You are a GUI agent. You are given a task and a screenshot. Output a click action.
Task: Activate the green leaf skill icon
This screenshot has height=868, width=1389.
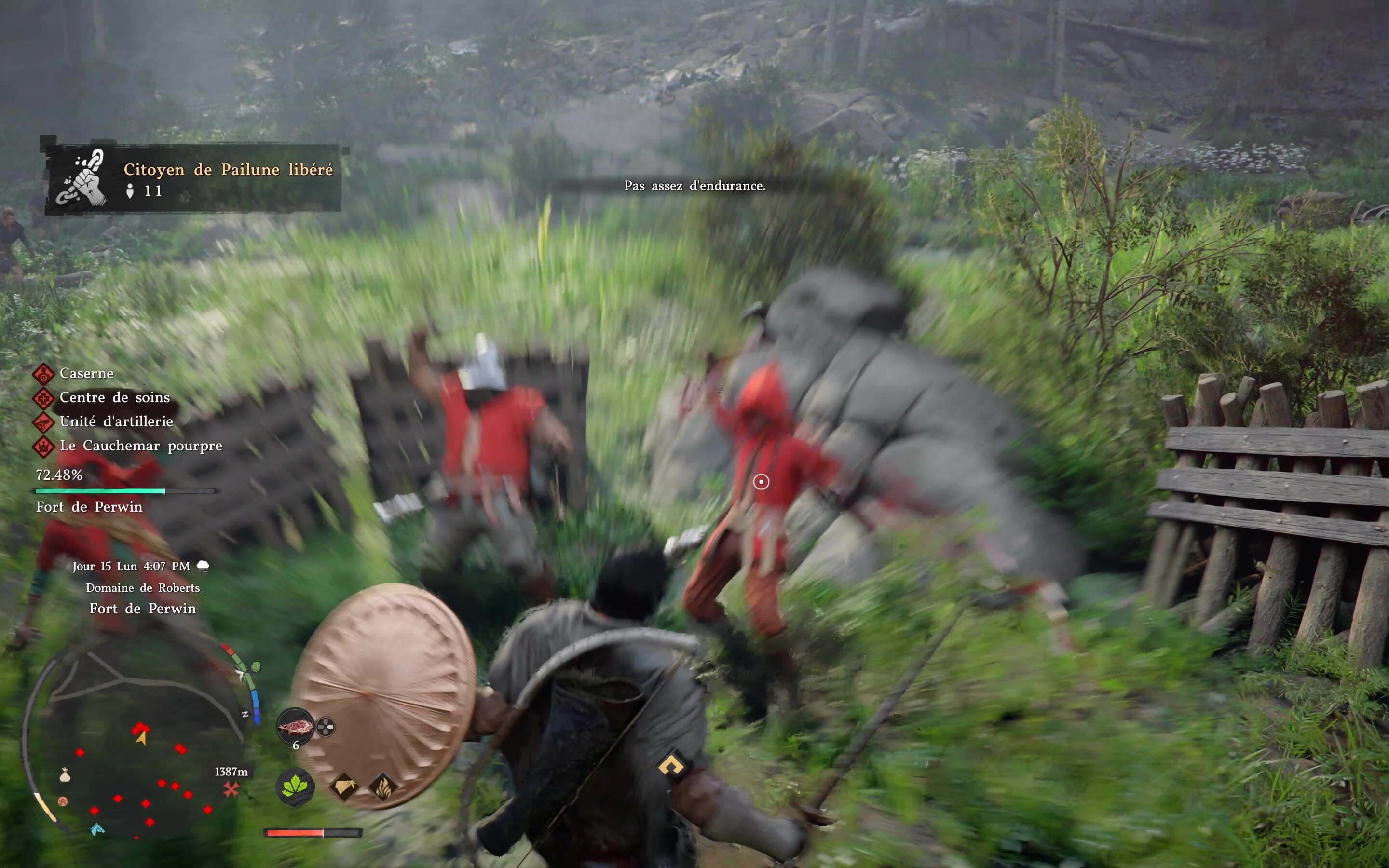click(x=295, y=787)
